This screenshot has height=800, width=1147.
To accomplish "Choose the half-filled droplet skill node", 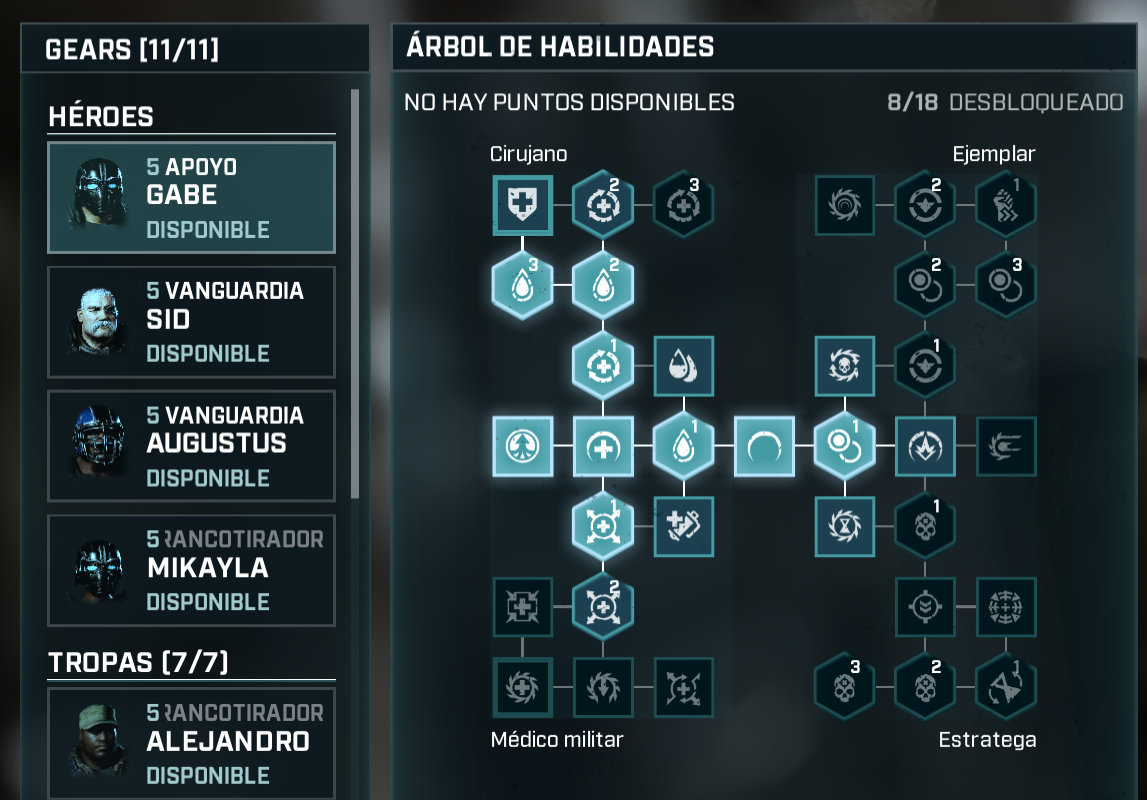I will pos(683,366).
